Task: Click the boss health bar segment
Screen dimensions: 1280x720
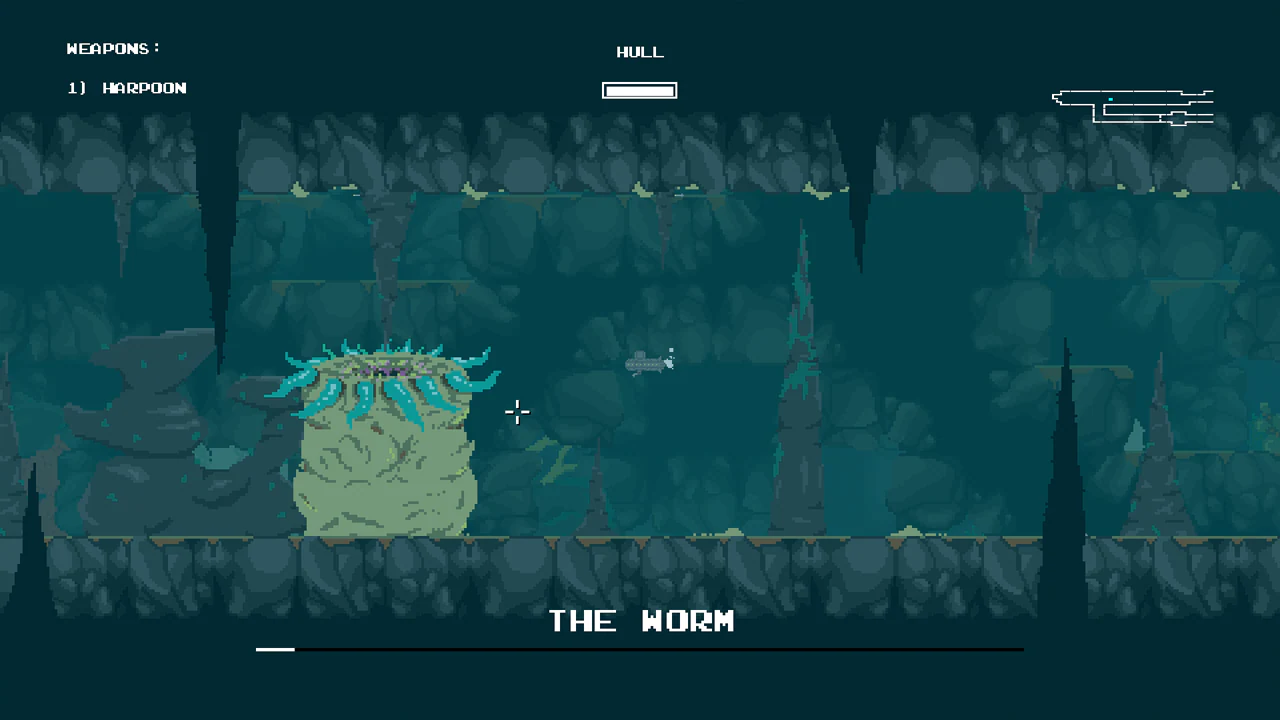Action: 275,650
